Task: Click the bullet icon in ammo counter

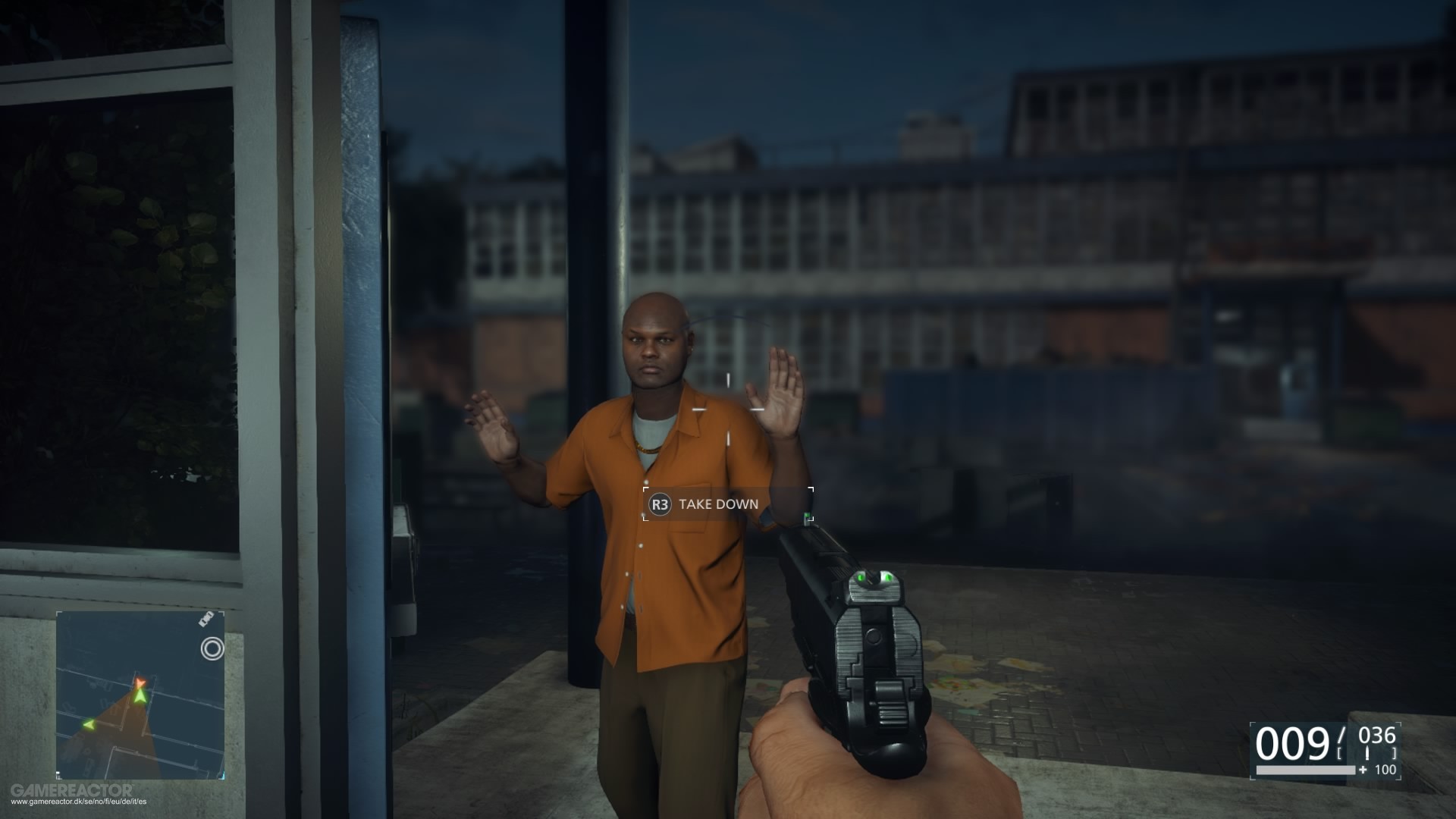Action: (1367, 752)
